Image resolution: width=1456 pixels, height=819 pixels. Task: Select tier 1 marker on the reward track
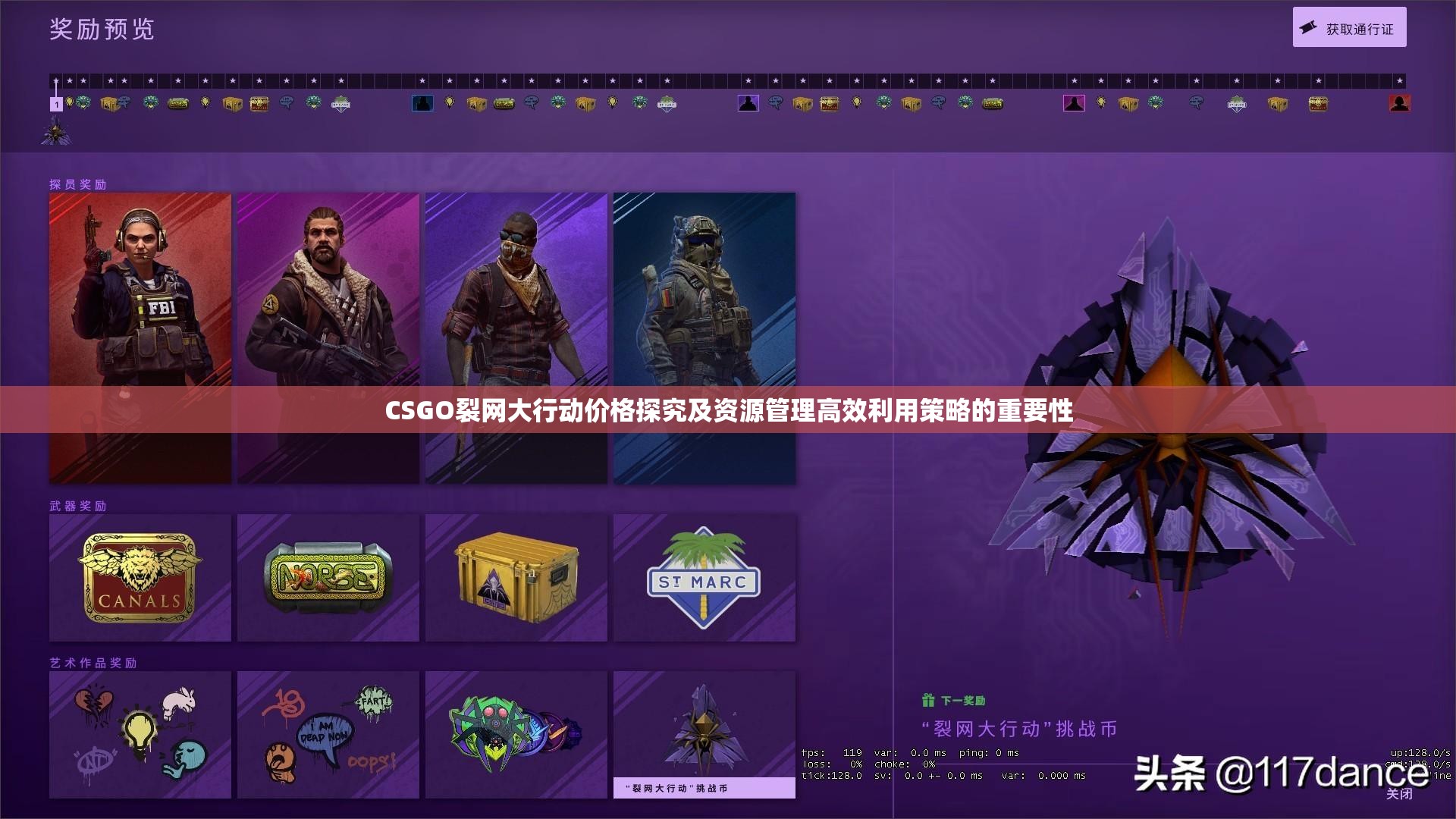(x=55, y=104)
